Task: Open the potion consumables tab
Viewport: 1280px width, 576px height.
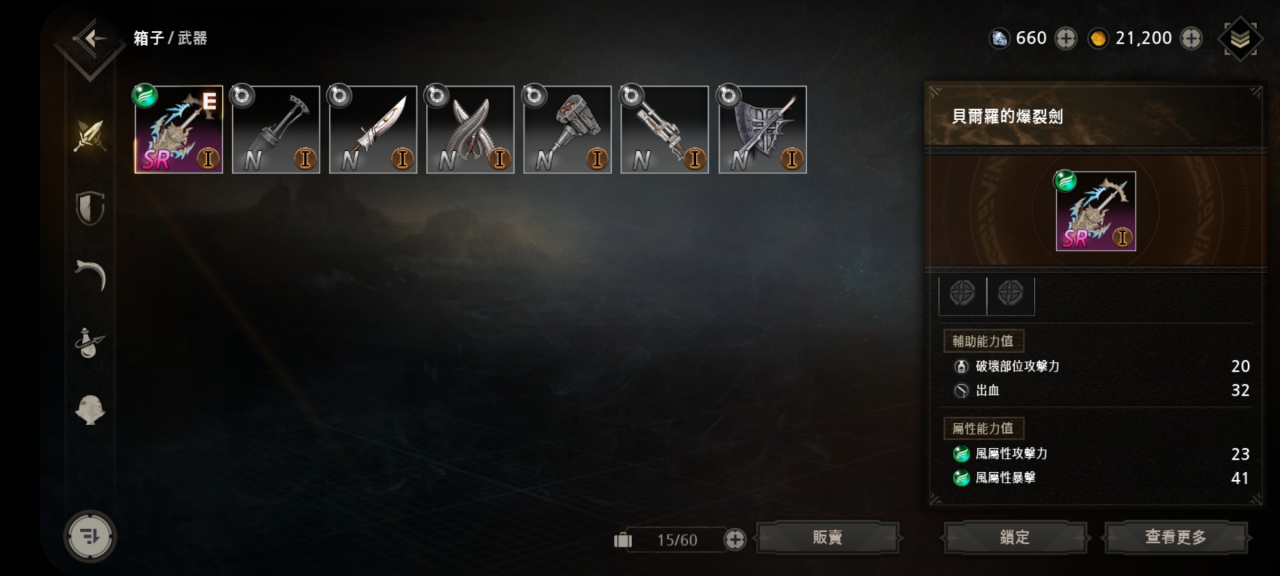Action: point(90,343)
